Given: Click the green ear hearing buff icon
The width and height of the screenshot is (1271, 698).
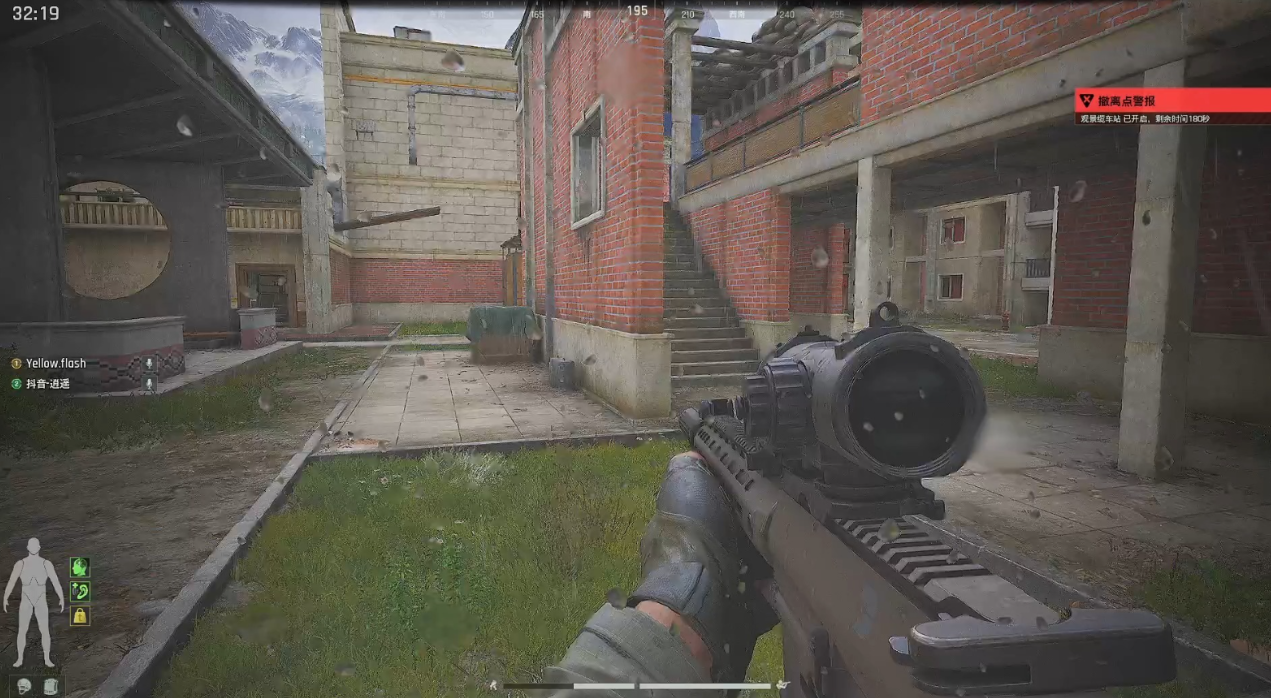Looking at the screenshot, I should point(80,591).
